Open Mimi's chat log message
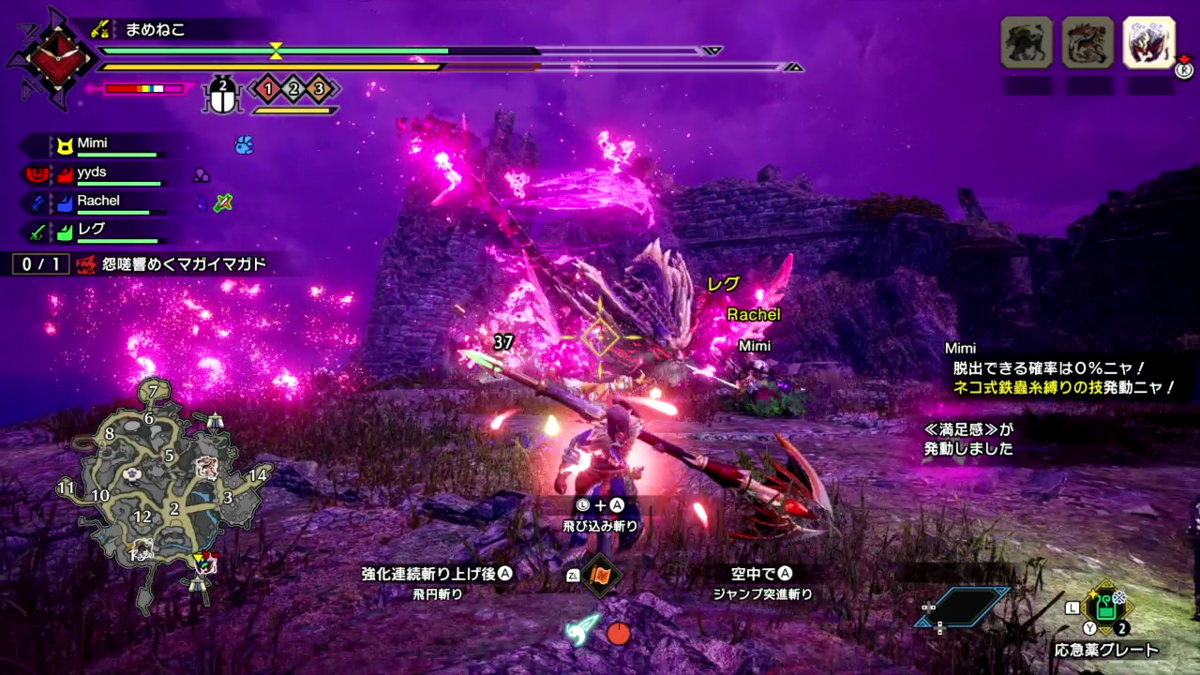Image resolution: width=1200 pixels, height=675 pixels. coord(1060,368)
